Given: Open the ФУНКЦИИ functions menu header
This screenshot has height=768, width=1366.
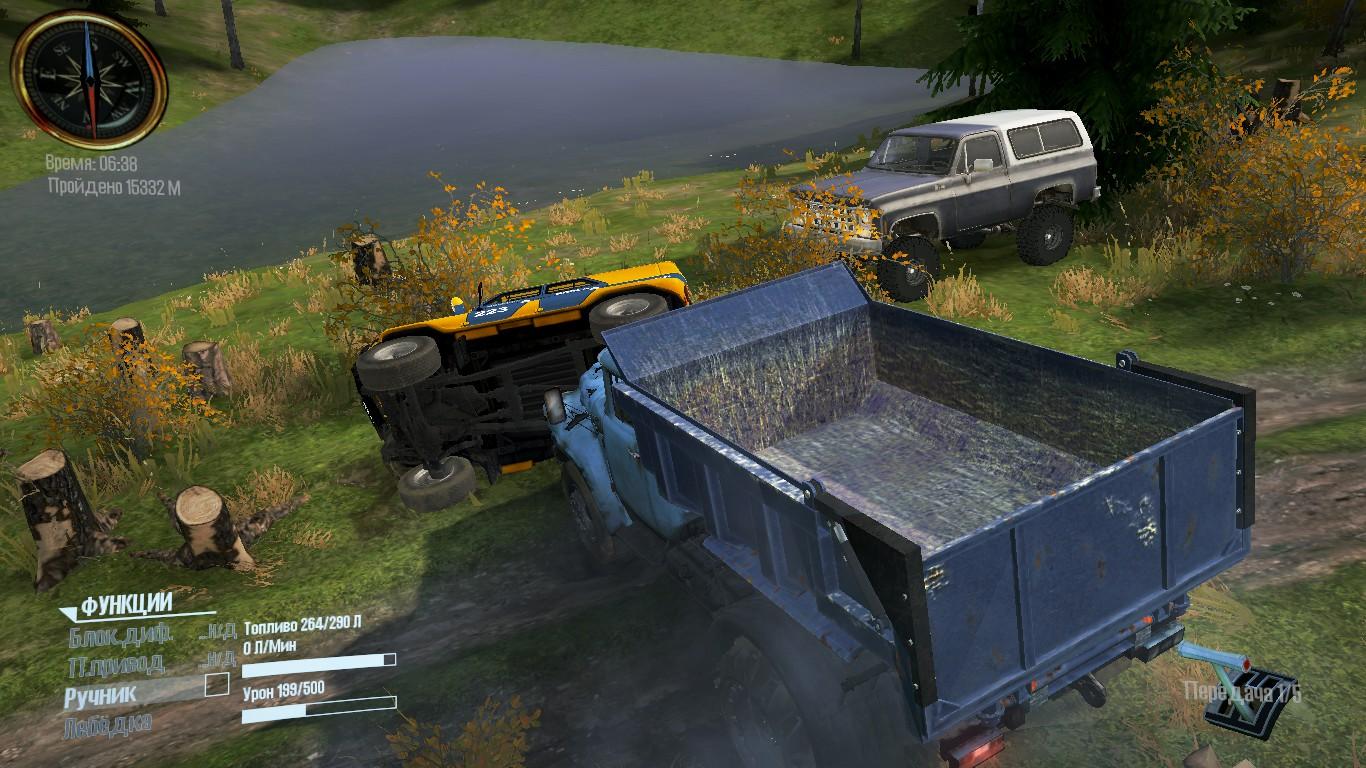Looking at the screenshot, I should tap(126, 605).
